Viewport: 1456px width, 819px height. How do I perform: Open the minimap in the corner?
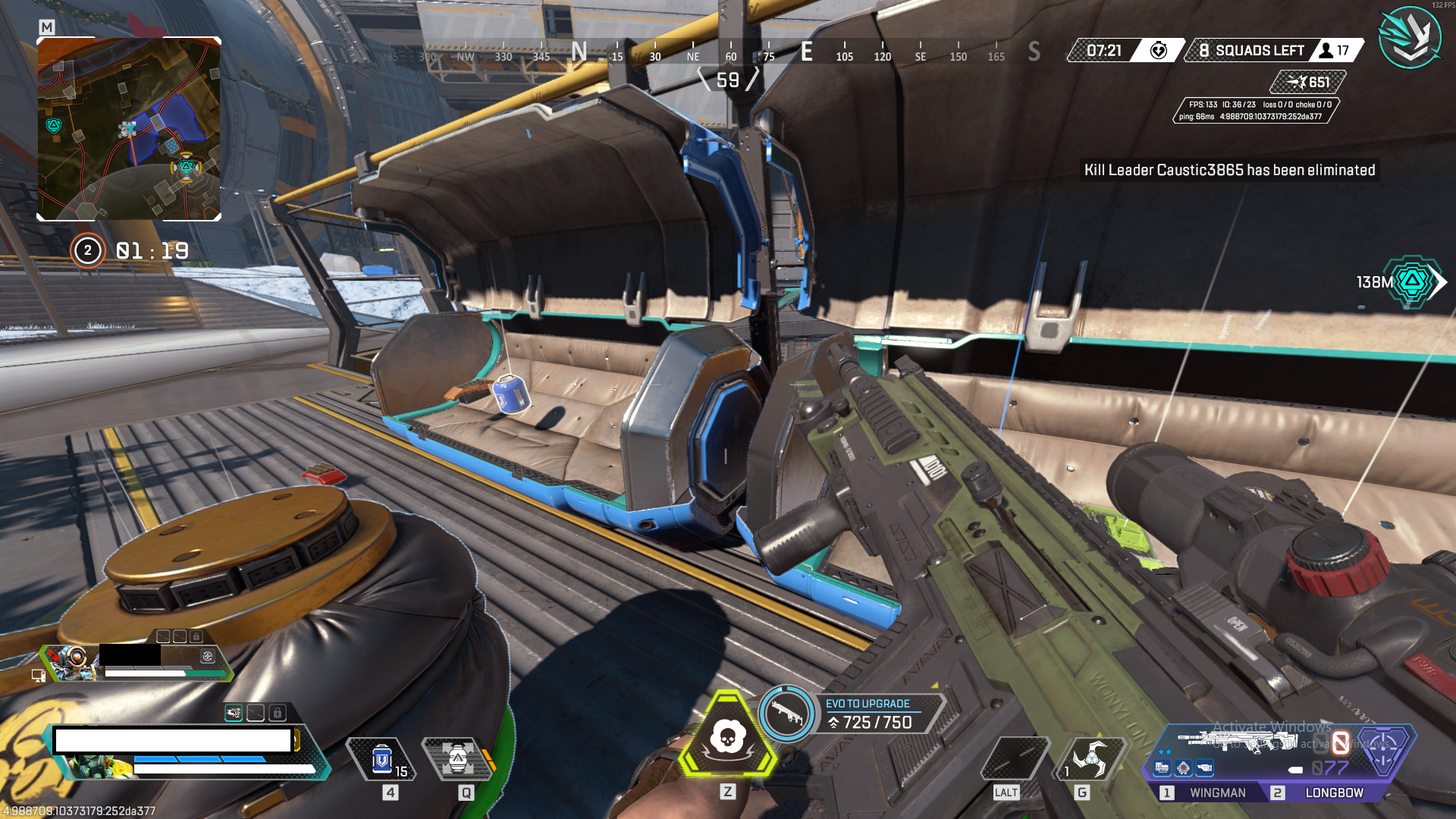(129, 129)
